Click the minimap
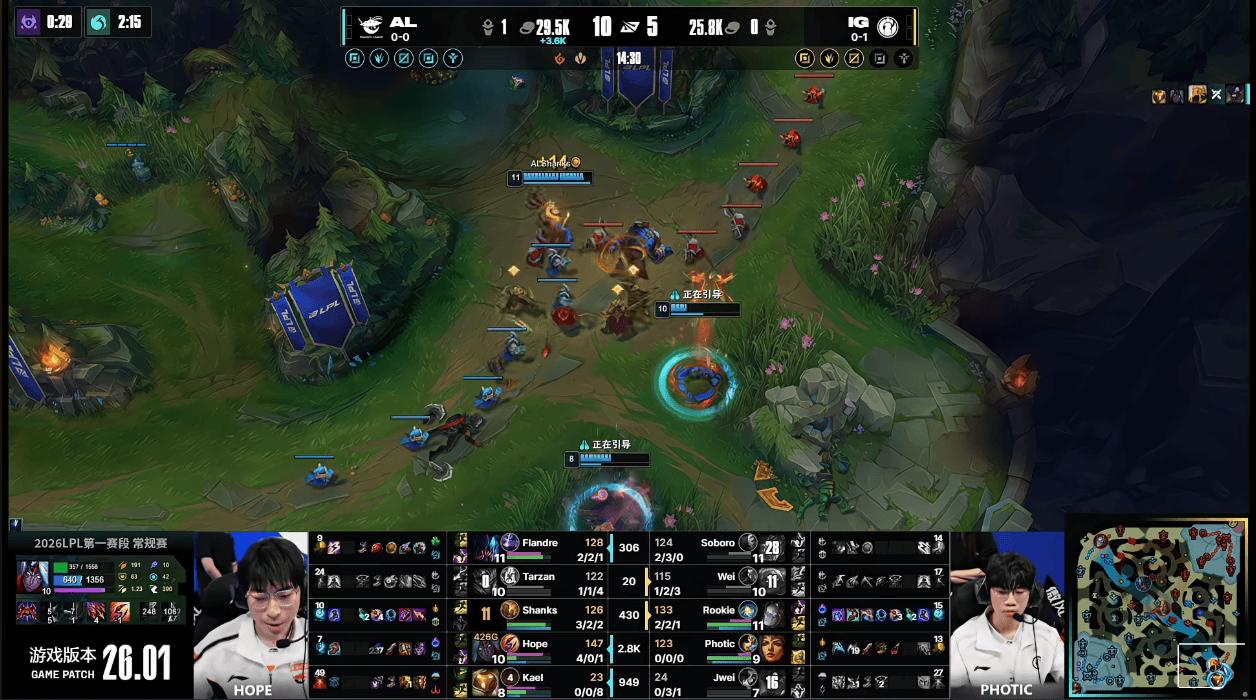1256x700 pixels. 1159,606
